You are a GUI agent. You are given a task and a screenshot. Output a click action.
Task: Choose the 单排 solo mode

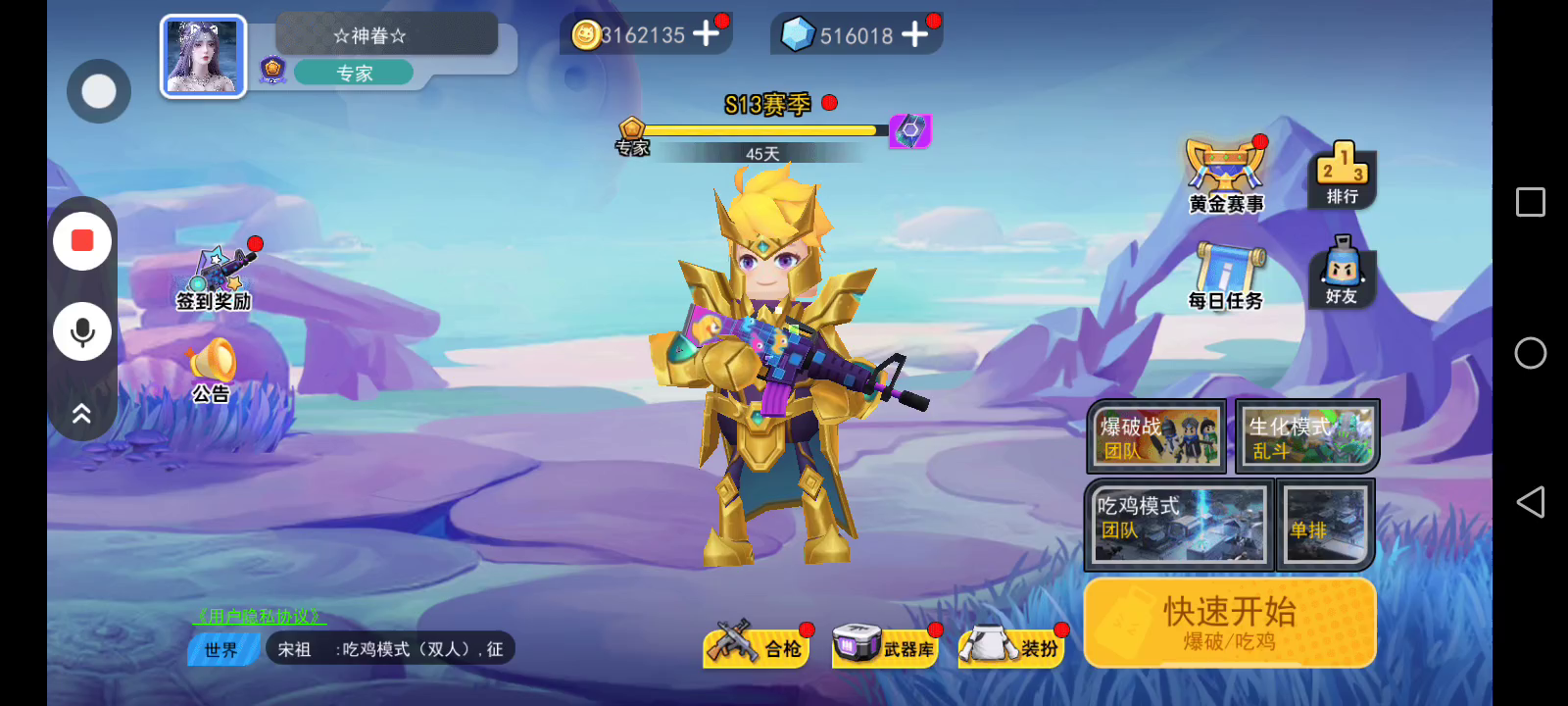(1325, 525)
